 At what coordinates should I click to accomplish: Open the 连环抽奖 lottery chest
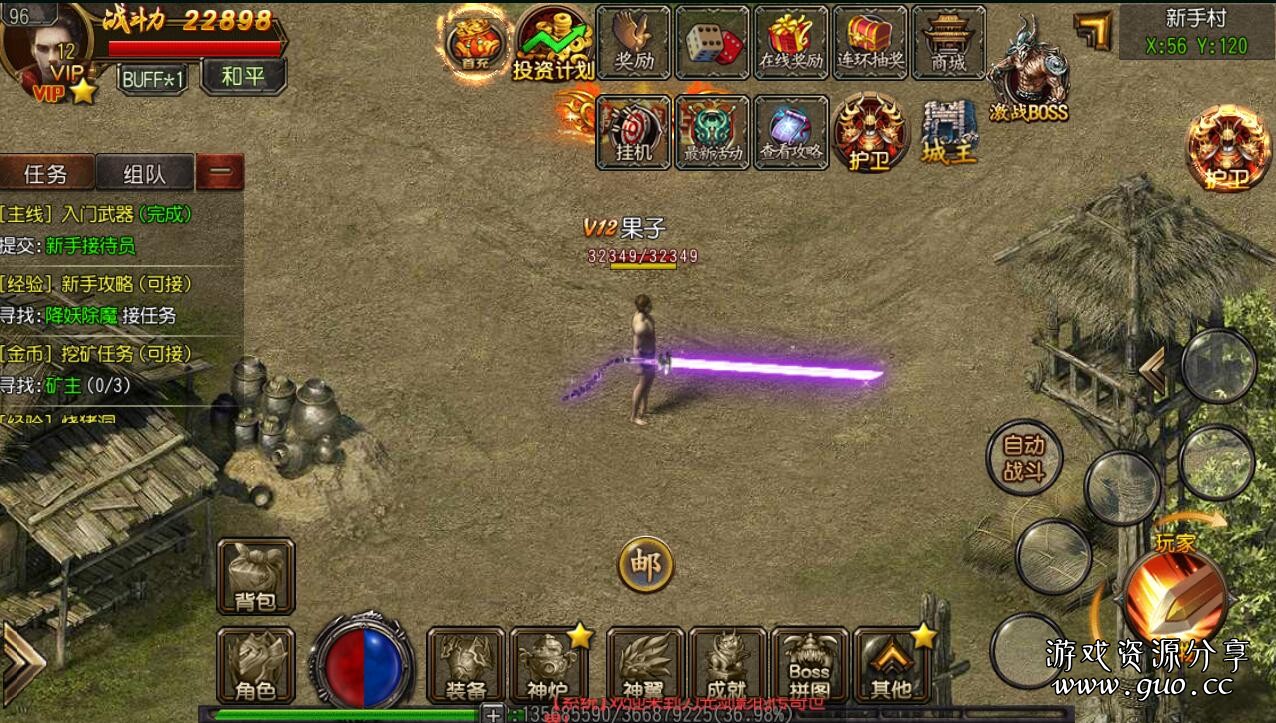click(869, 43)
